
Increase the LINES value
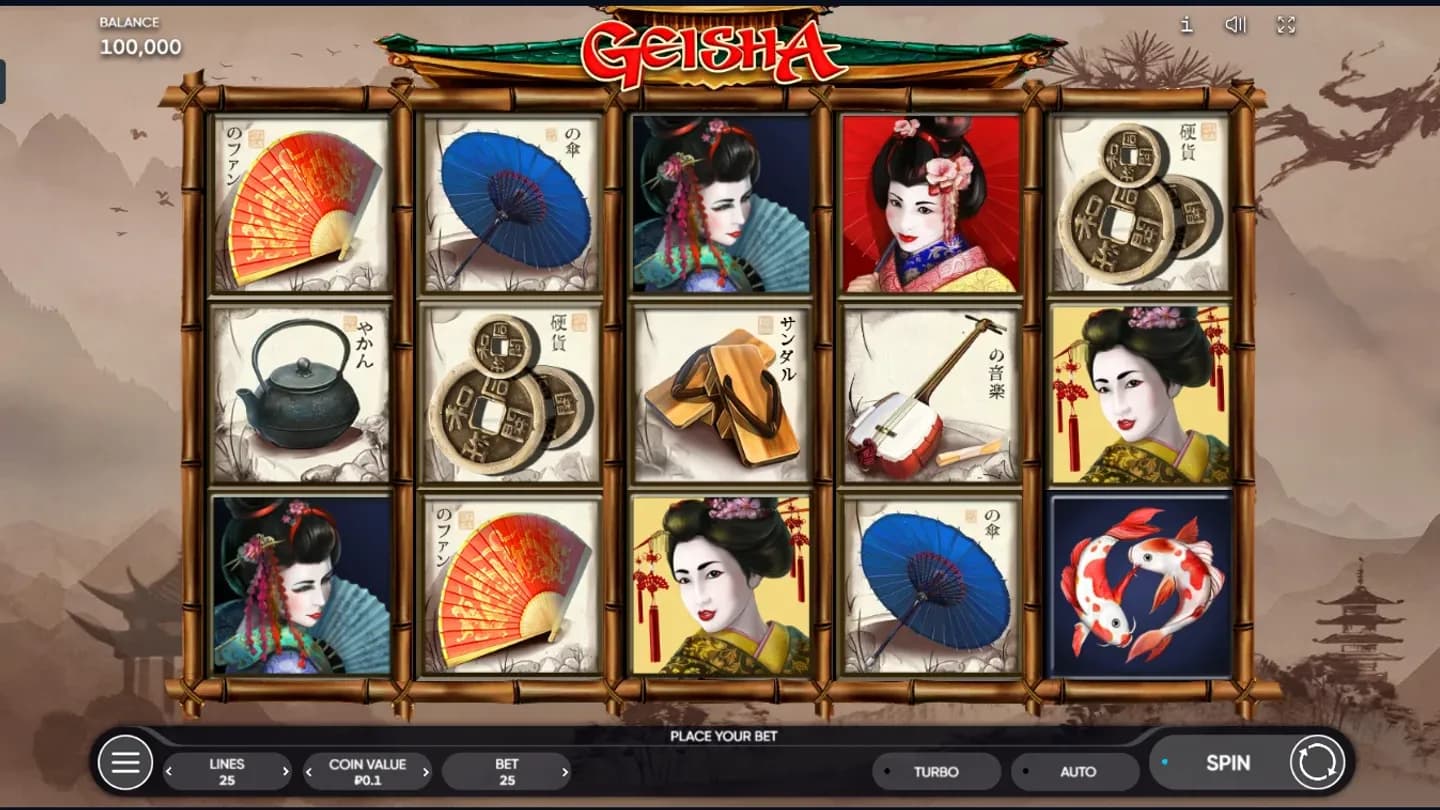point(287,771)
